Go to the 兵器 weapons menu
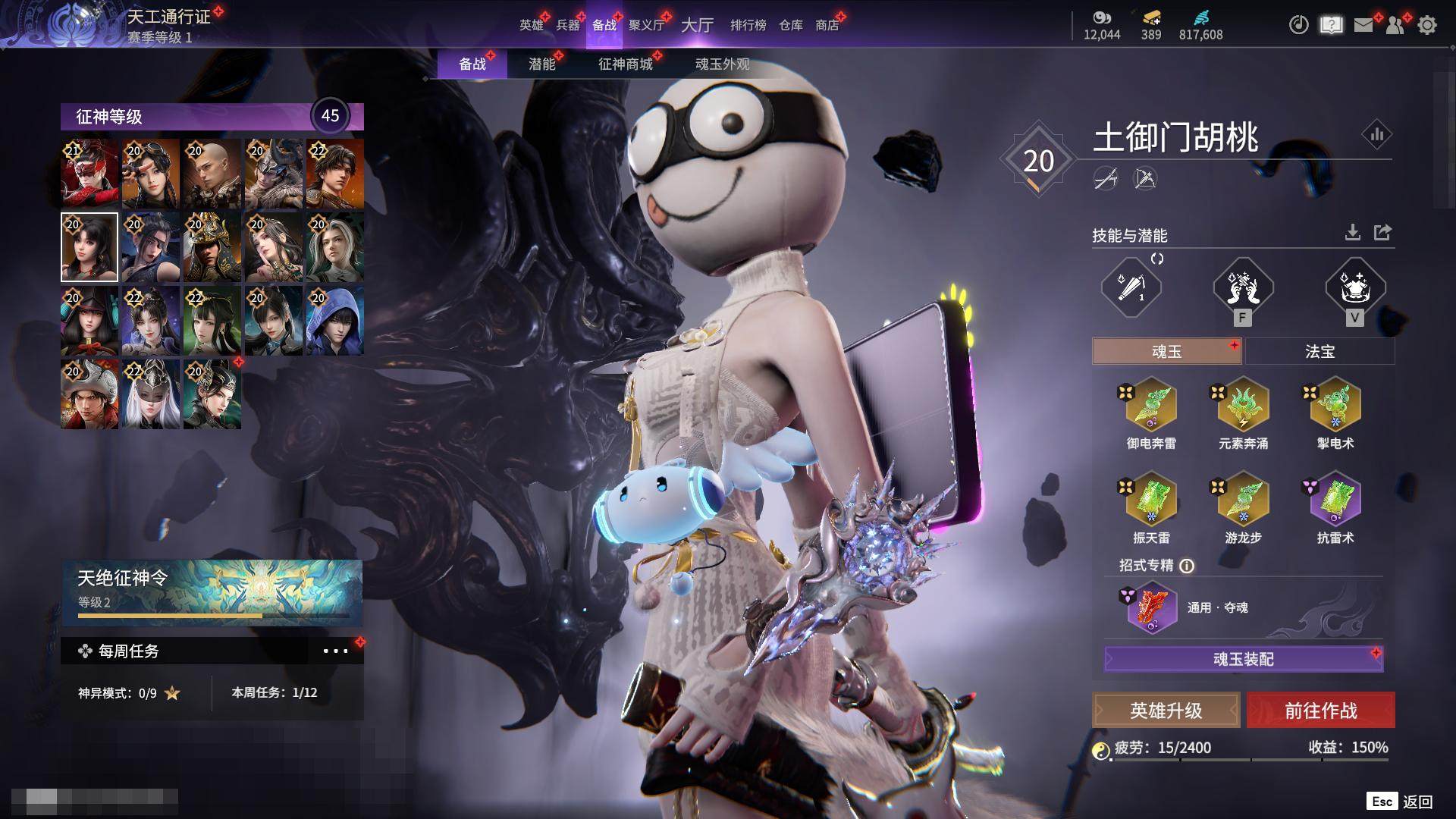This screenshot has height=819, width=1456. [x=567, y=25]
